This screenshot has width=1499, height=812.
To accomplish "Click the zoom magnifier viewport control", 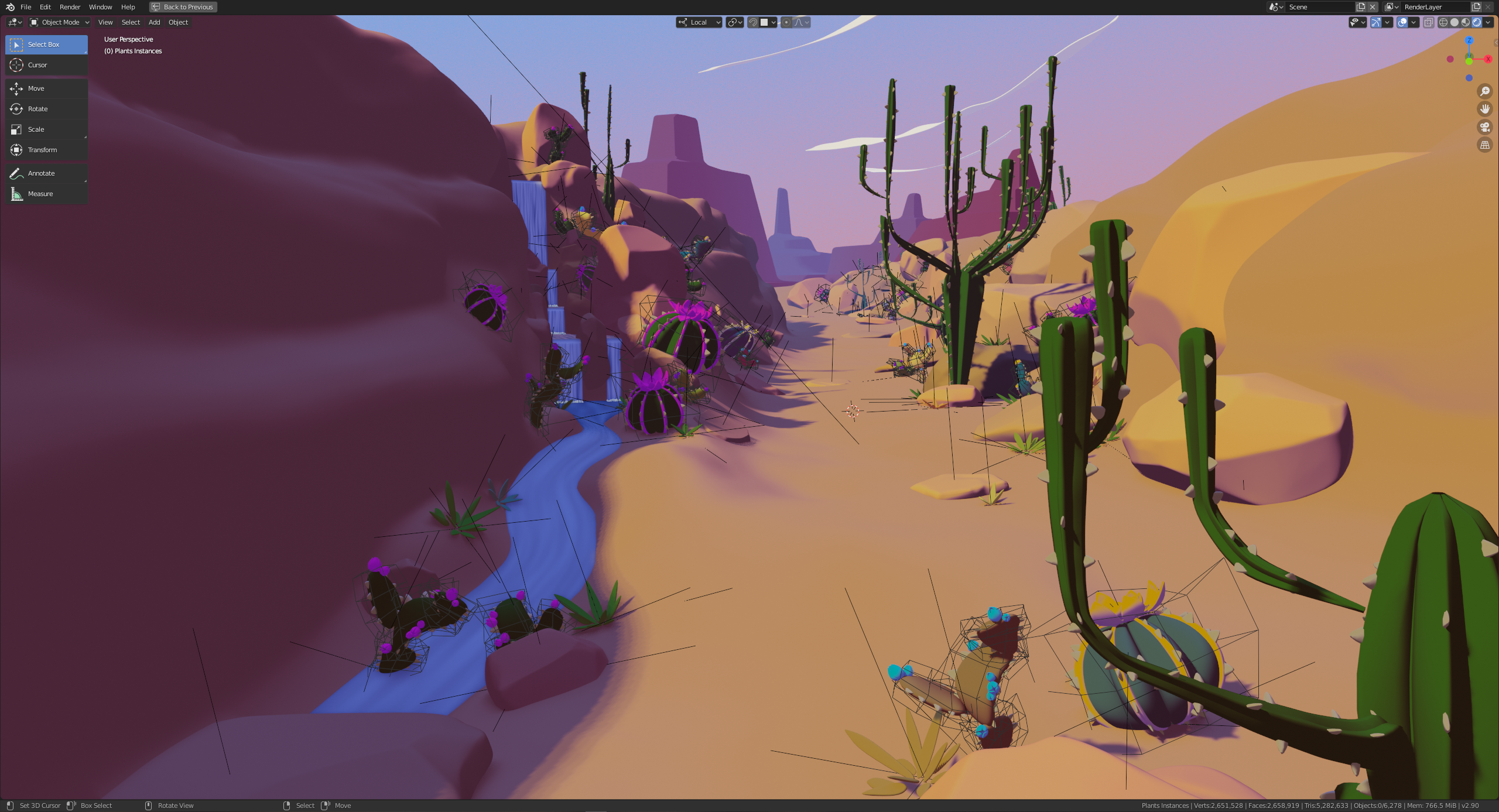I will coord(1484,91).
